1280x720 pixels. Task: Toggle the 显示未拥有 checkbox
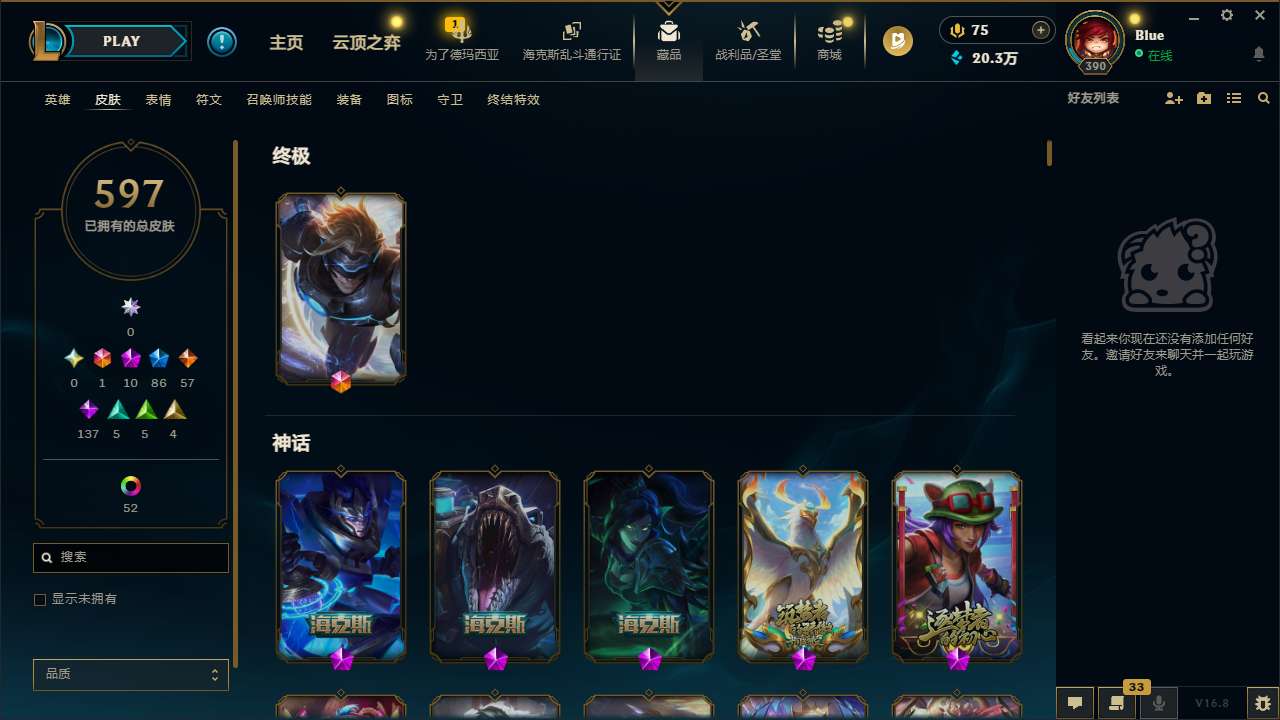point(40,599)
